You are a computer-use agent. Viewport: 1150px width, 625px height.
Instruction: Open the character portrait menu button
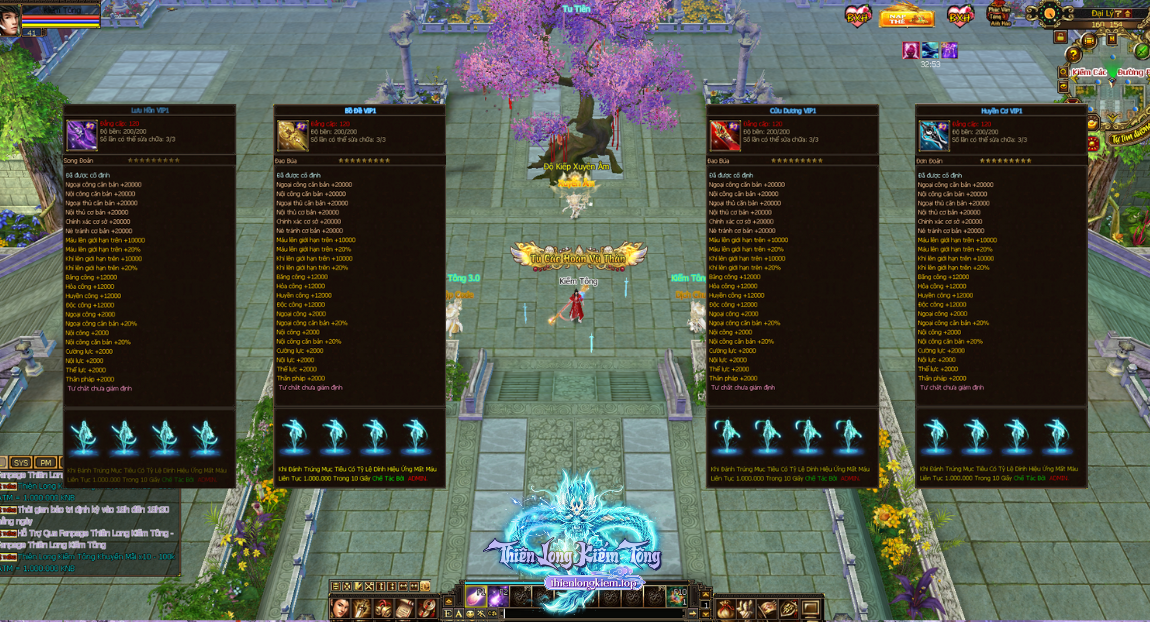tap(341, 608)
